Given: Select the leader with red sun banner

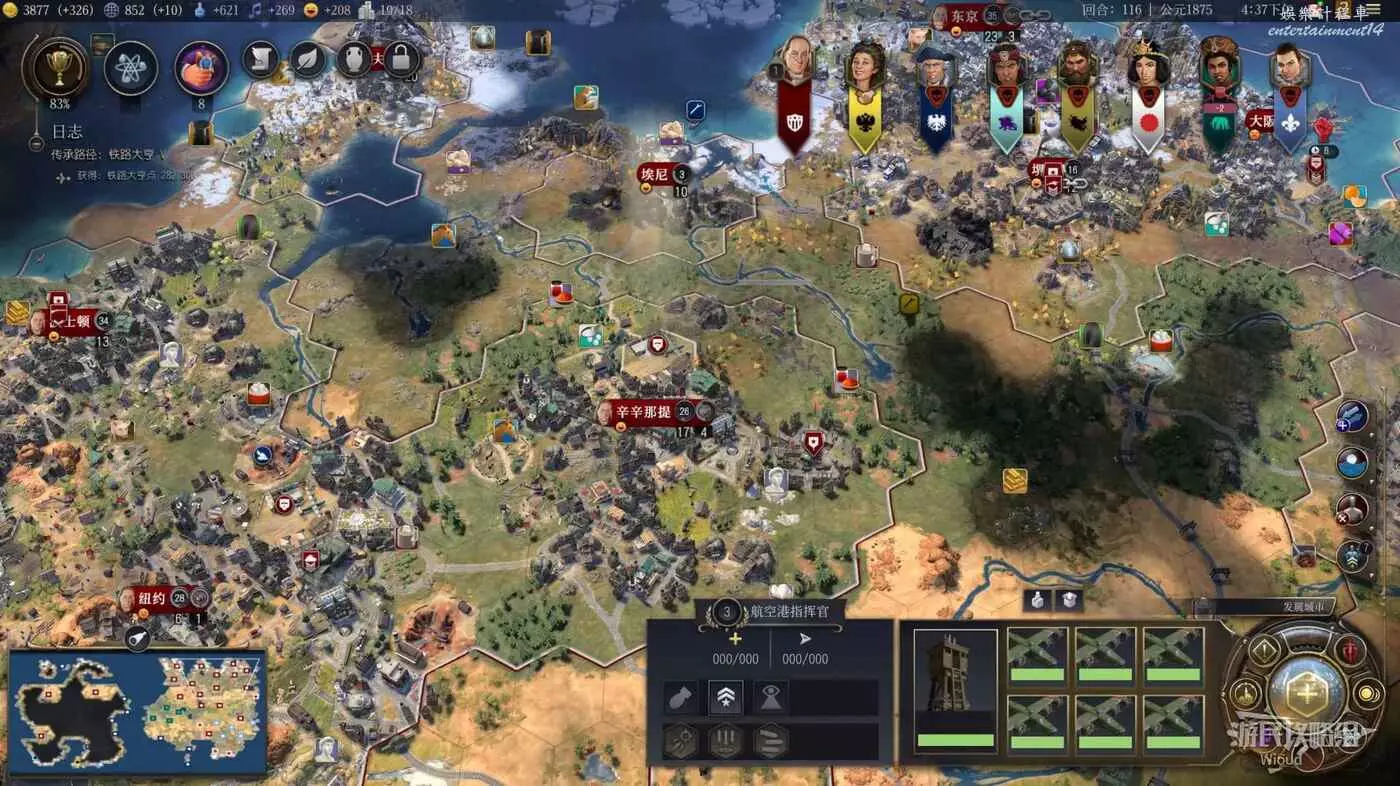Looking at the screenshot, I should (1148, 70).
